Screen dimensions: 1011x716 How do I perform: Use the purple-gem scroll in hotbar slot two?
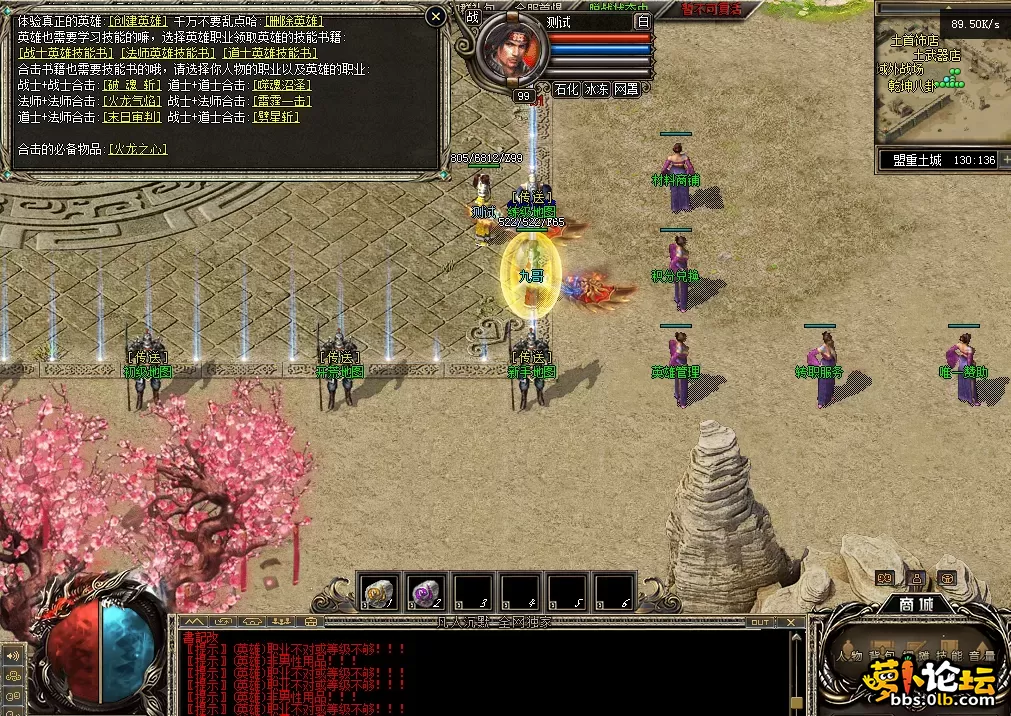tap(427, 592)
